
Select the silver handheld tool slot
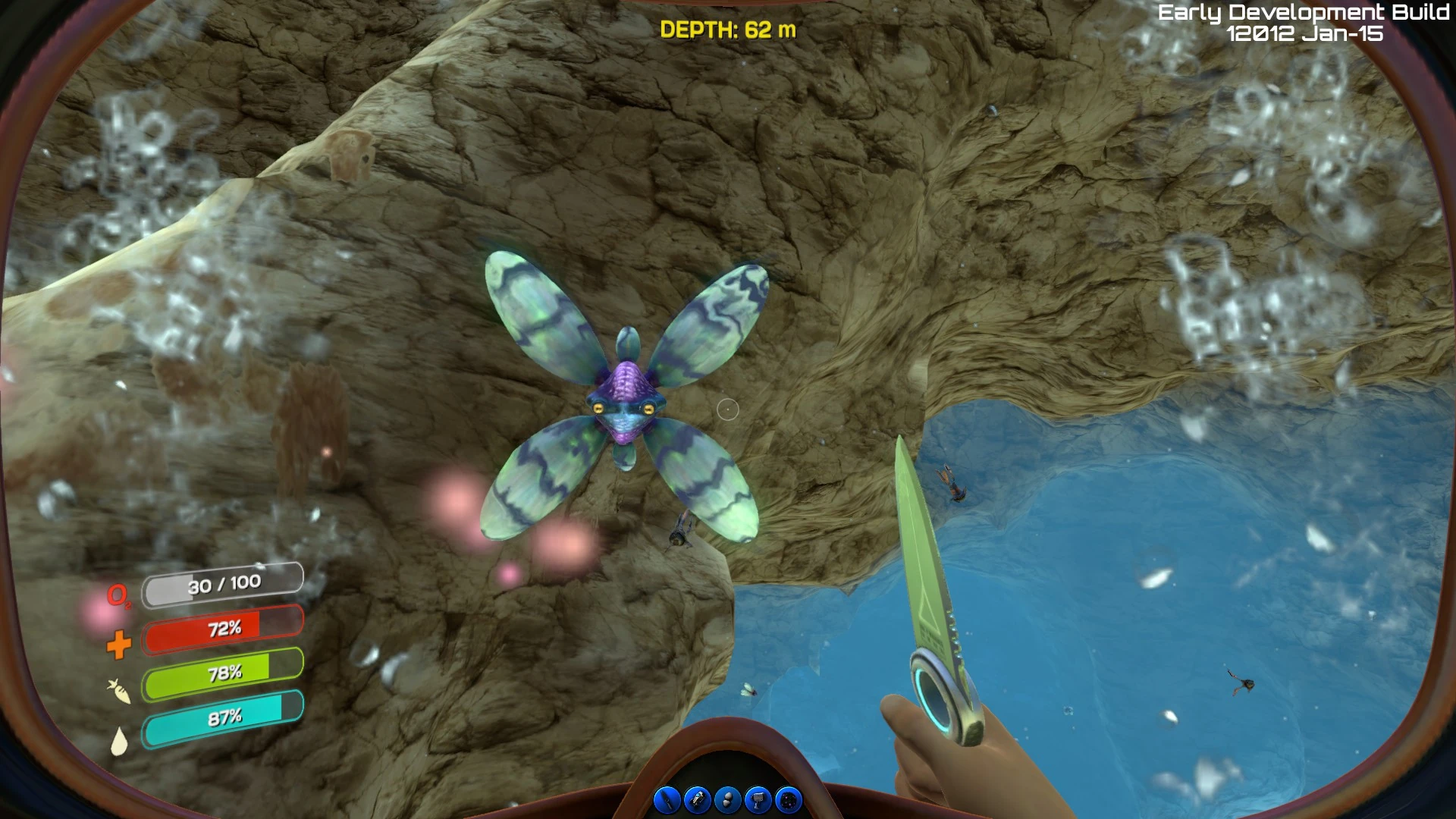(758, 800)
